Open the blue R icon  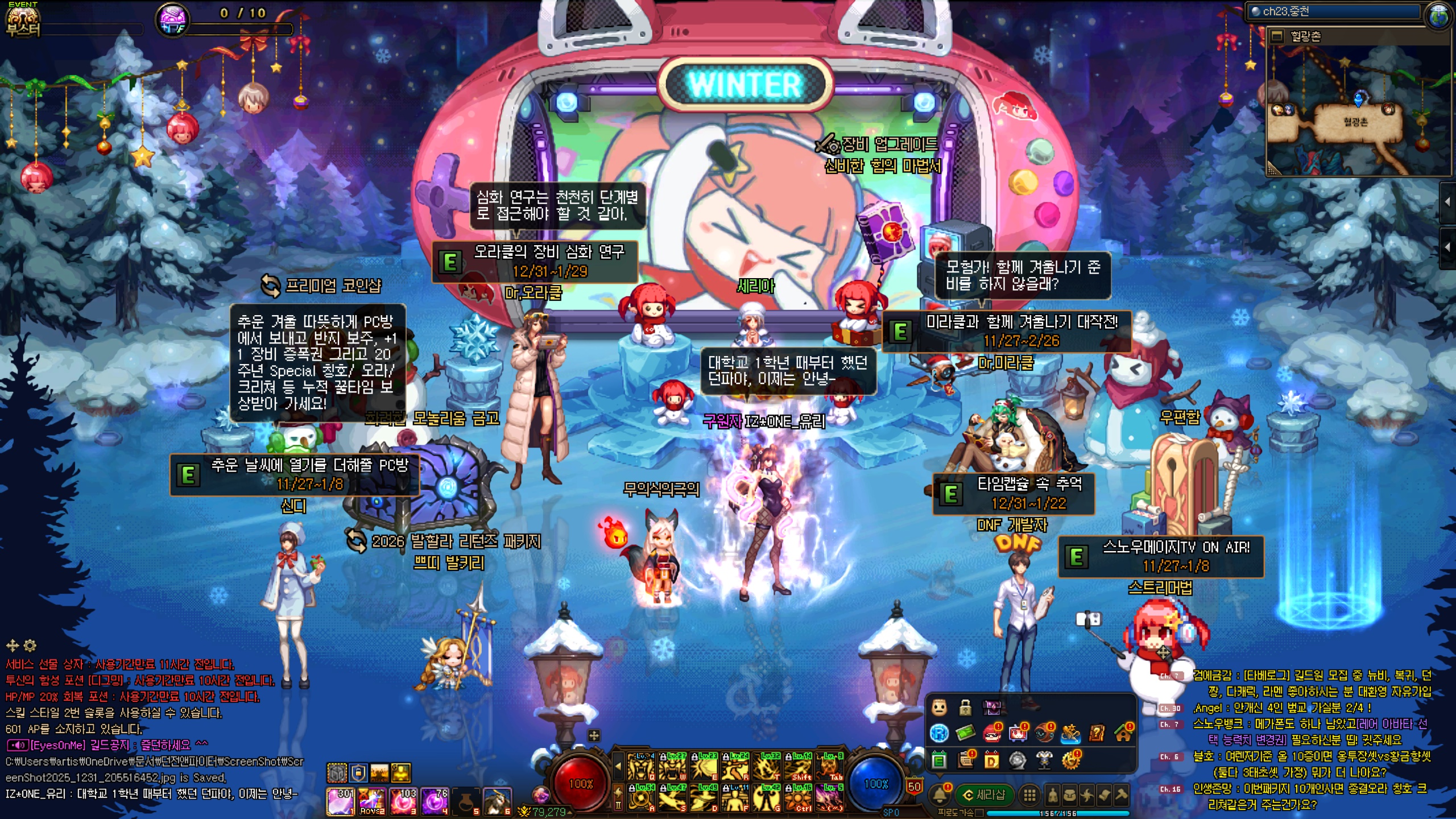pos(939,733)
